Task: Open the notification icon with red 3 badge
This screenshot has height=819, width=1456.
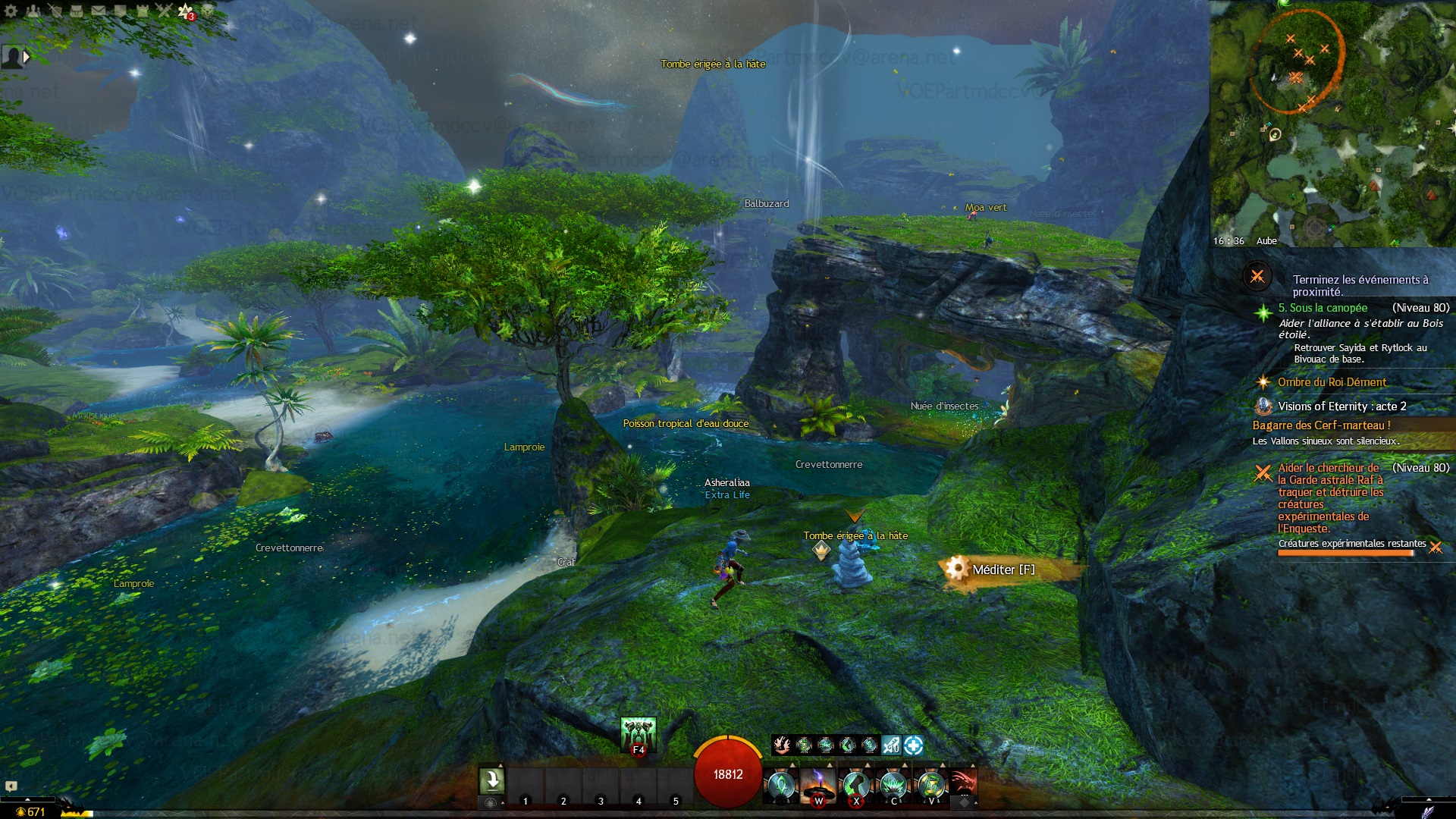Action: point(186,11)
